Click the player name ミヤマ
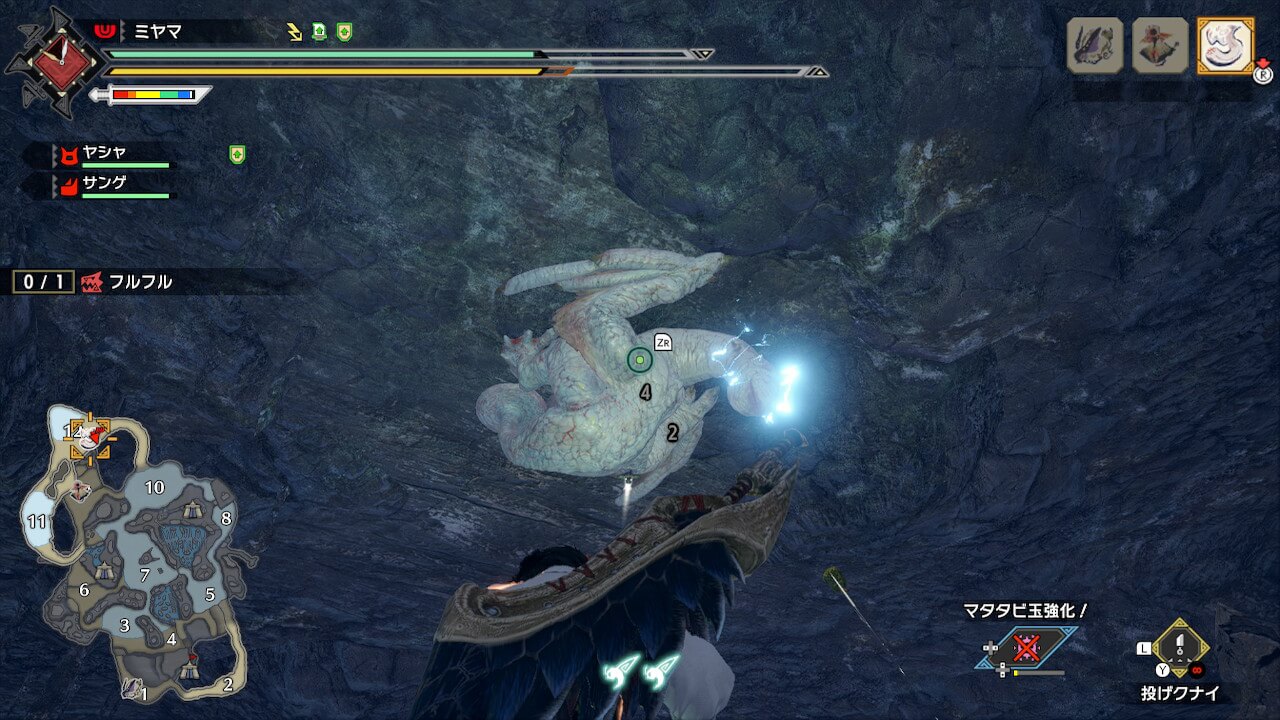 (158, 31)
